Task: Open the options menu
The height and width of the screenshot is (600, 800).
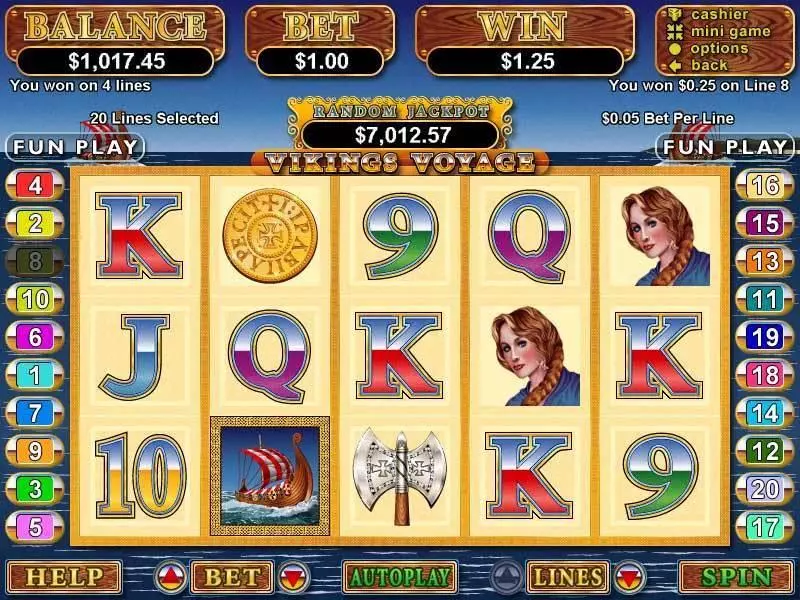Action: point(719,48)
